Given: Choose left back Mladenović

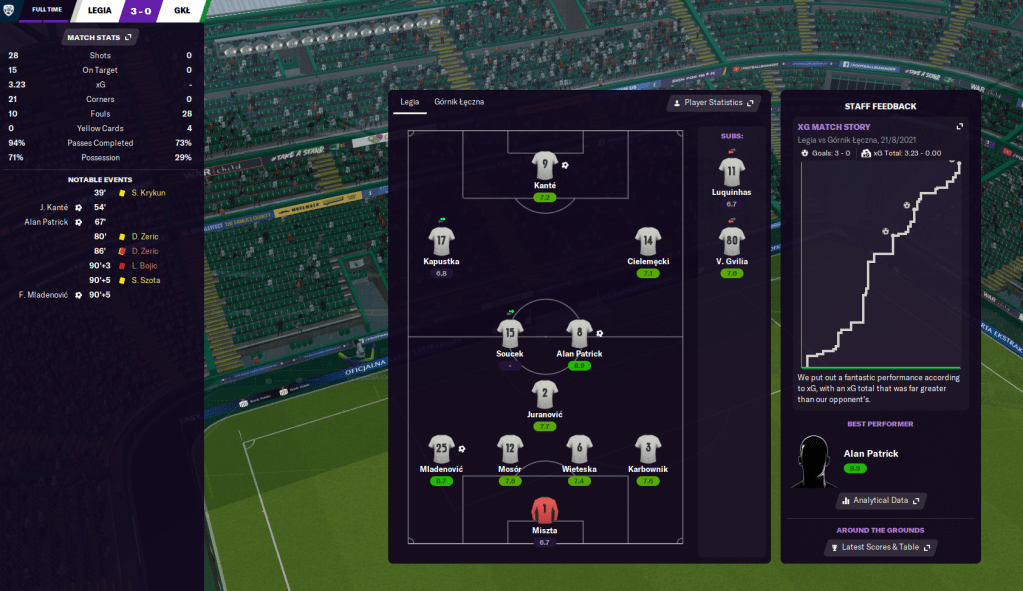Looking at the screenshot, I should (442, 449).
